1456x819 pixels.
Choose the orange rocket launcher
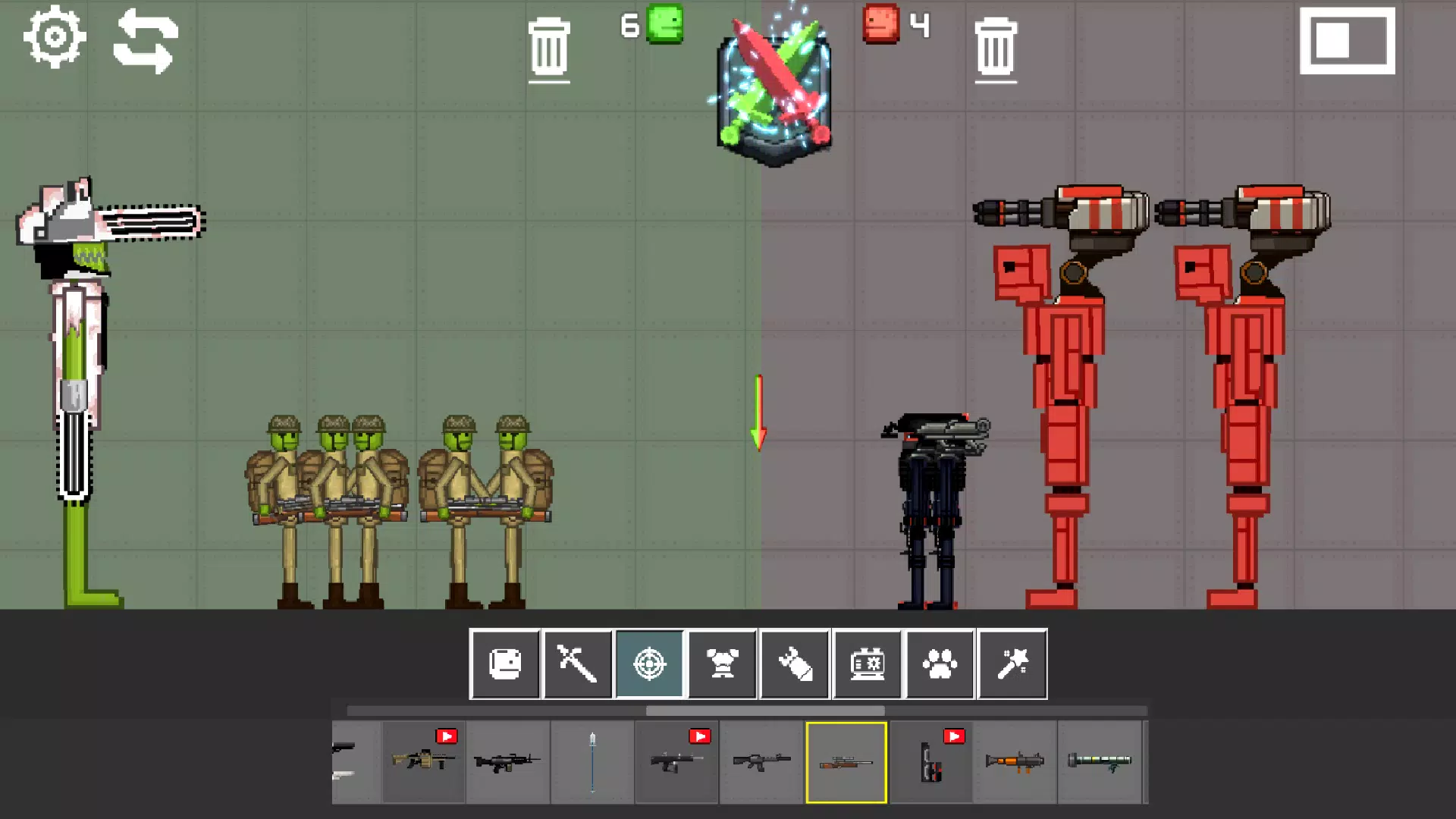[x=1016, y=761]
